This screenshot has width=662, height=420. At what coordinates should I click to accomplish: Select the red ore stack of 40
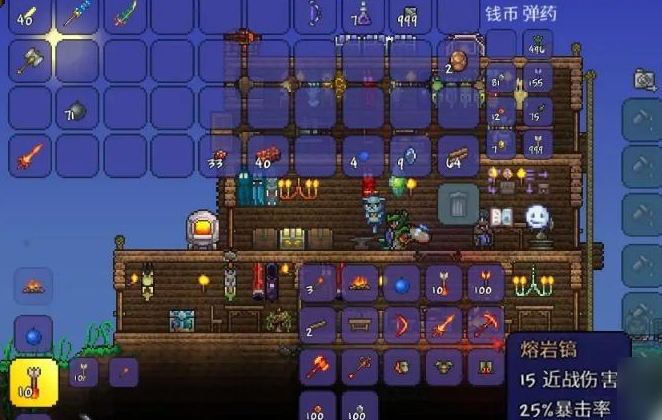[266, 155]
